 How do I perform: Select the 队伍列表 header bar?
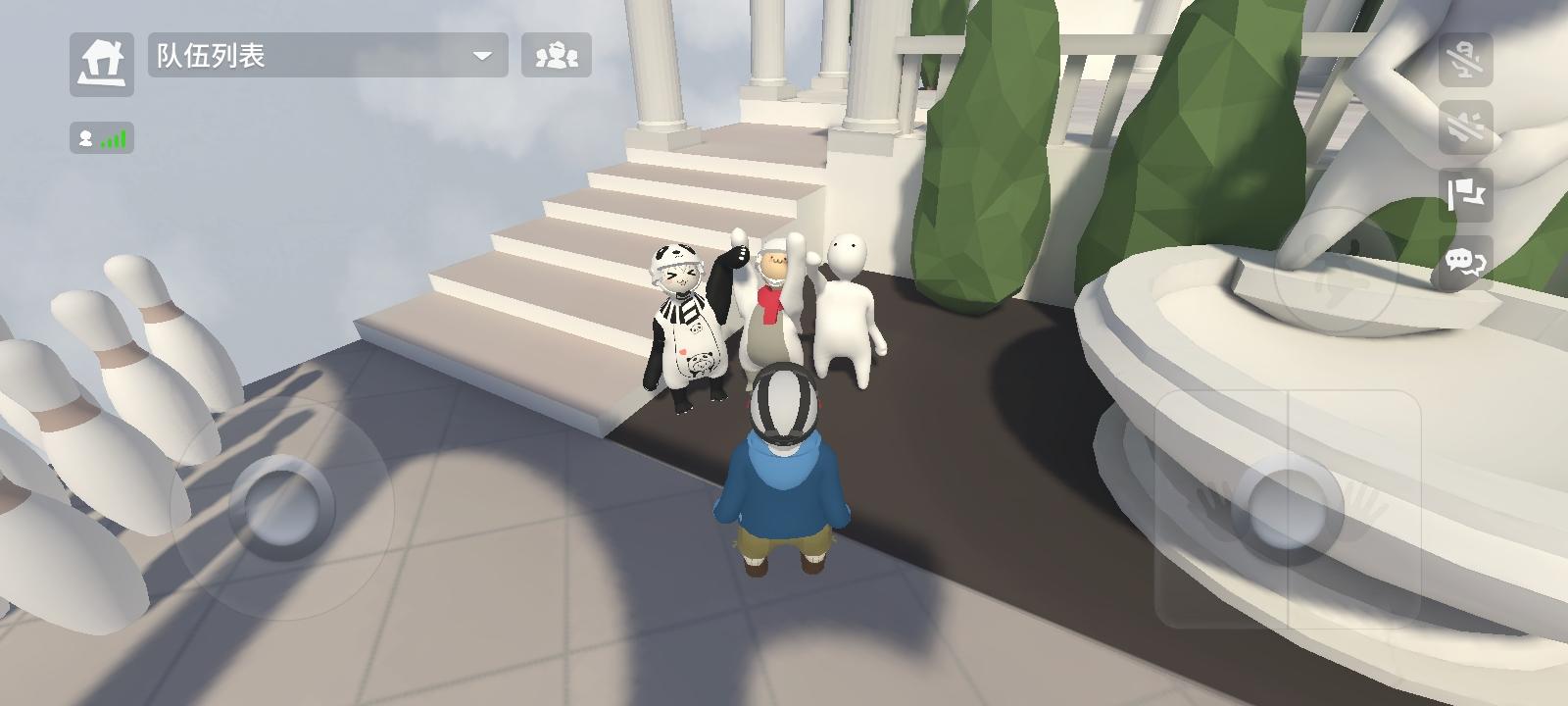[x=323, y=56]
